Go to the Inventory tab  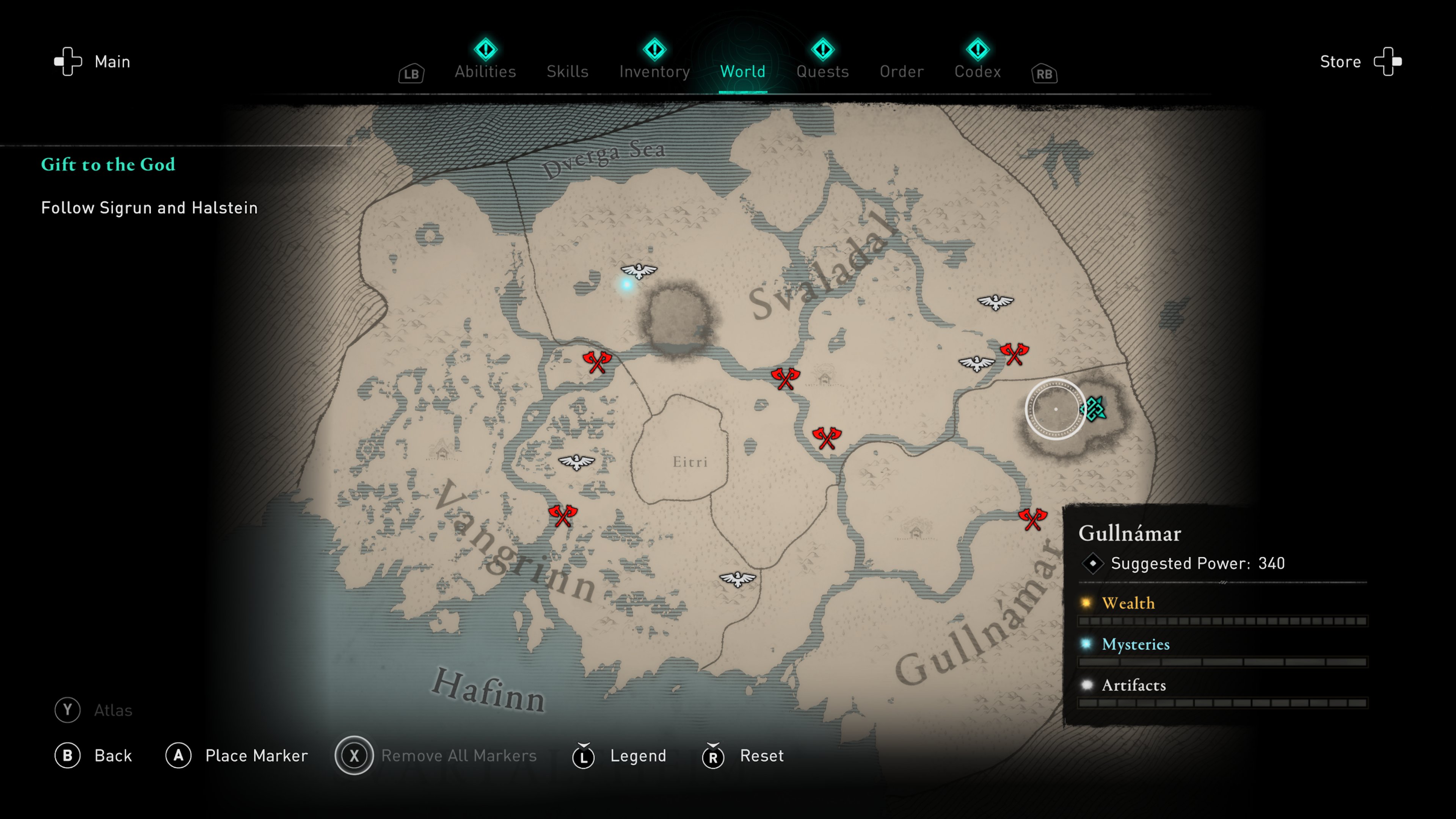[x=654, y=71]
